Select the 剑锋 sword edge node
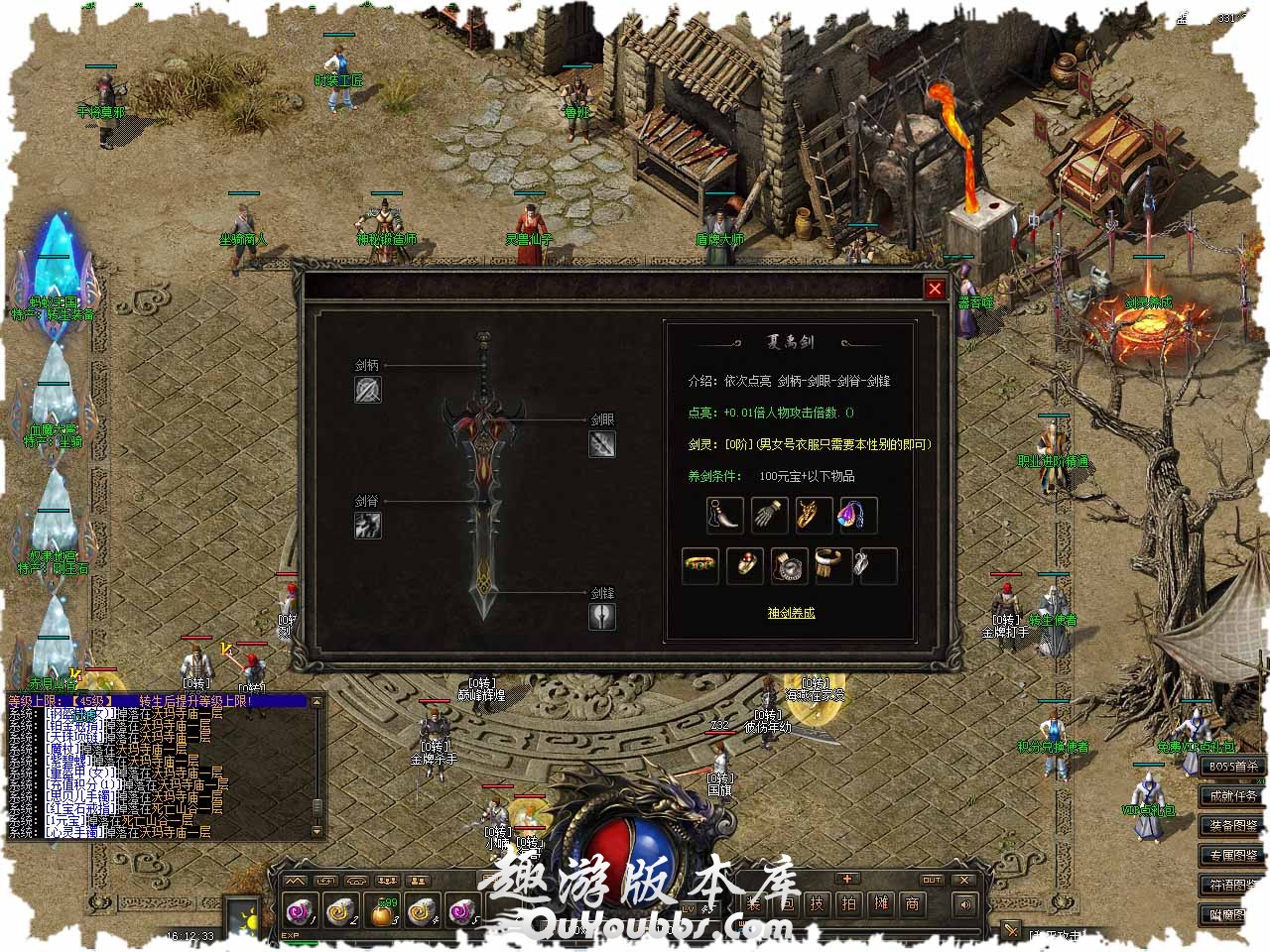 point(602,616)
